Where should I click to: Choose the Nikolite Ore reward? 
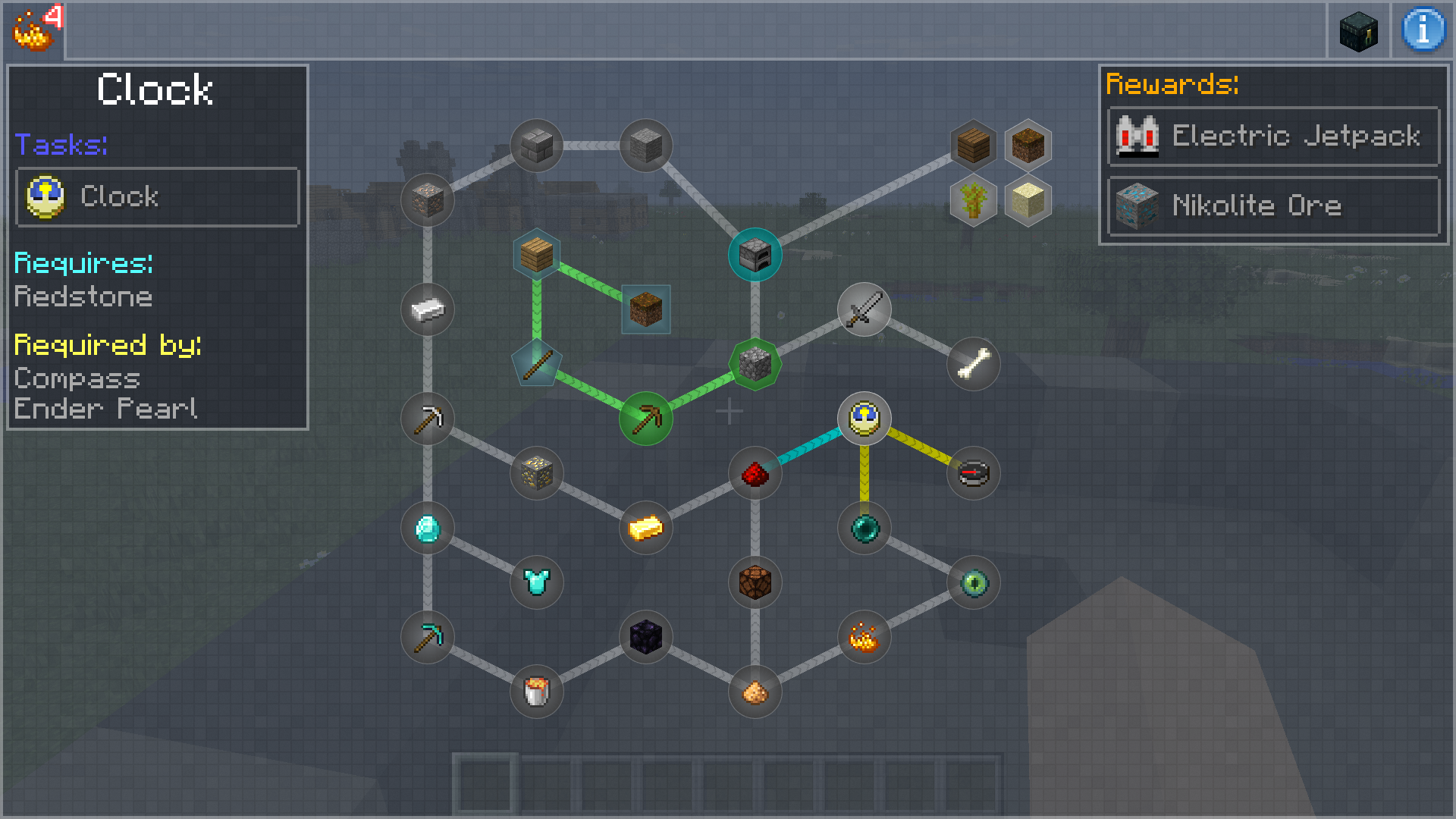(1273, 206)
